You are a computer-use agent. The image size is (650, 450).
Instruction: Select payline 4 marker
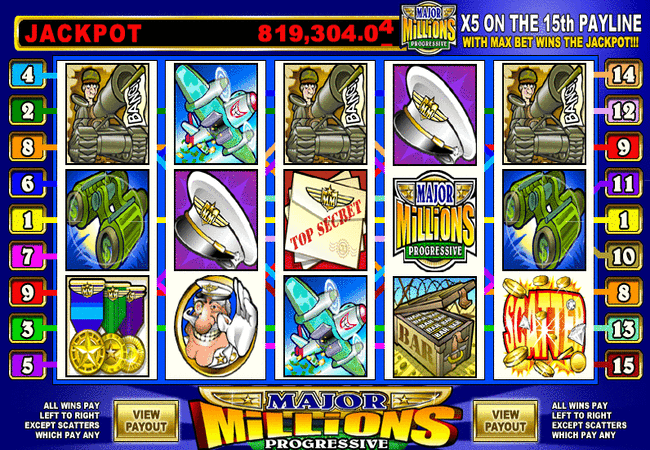pos(27,73)
